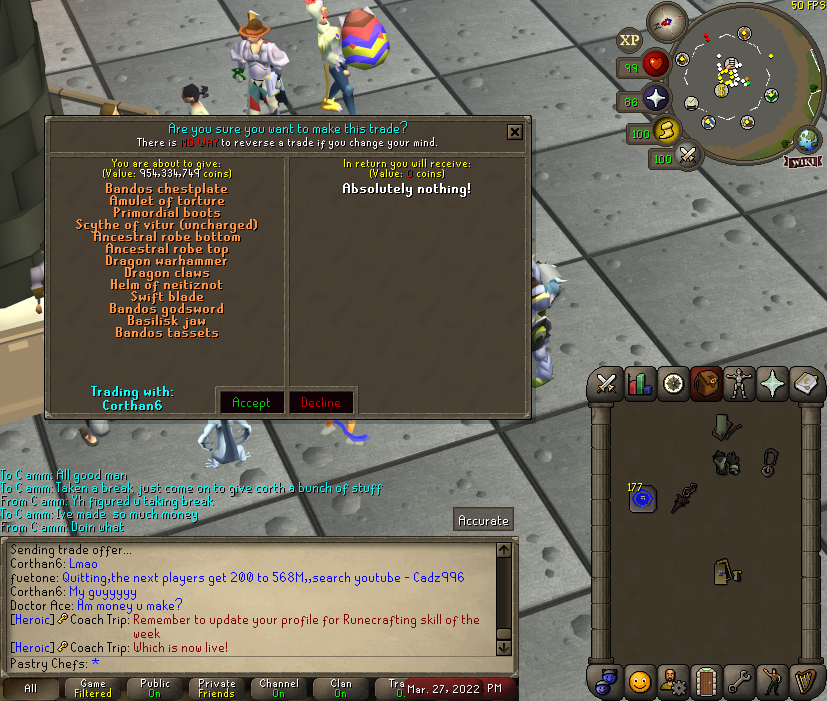Show the Worn Equipment tab
The height and width of the screenshot is (701, 827).
739,382
